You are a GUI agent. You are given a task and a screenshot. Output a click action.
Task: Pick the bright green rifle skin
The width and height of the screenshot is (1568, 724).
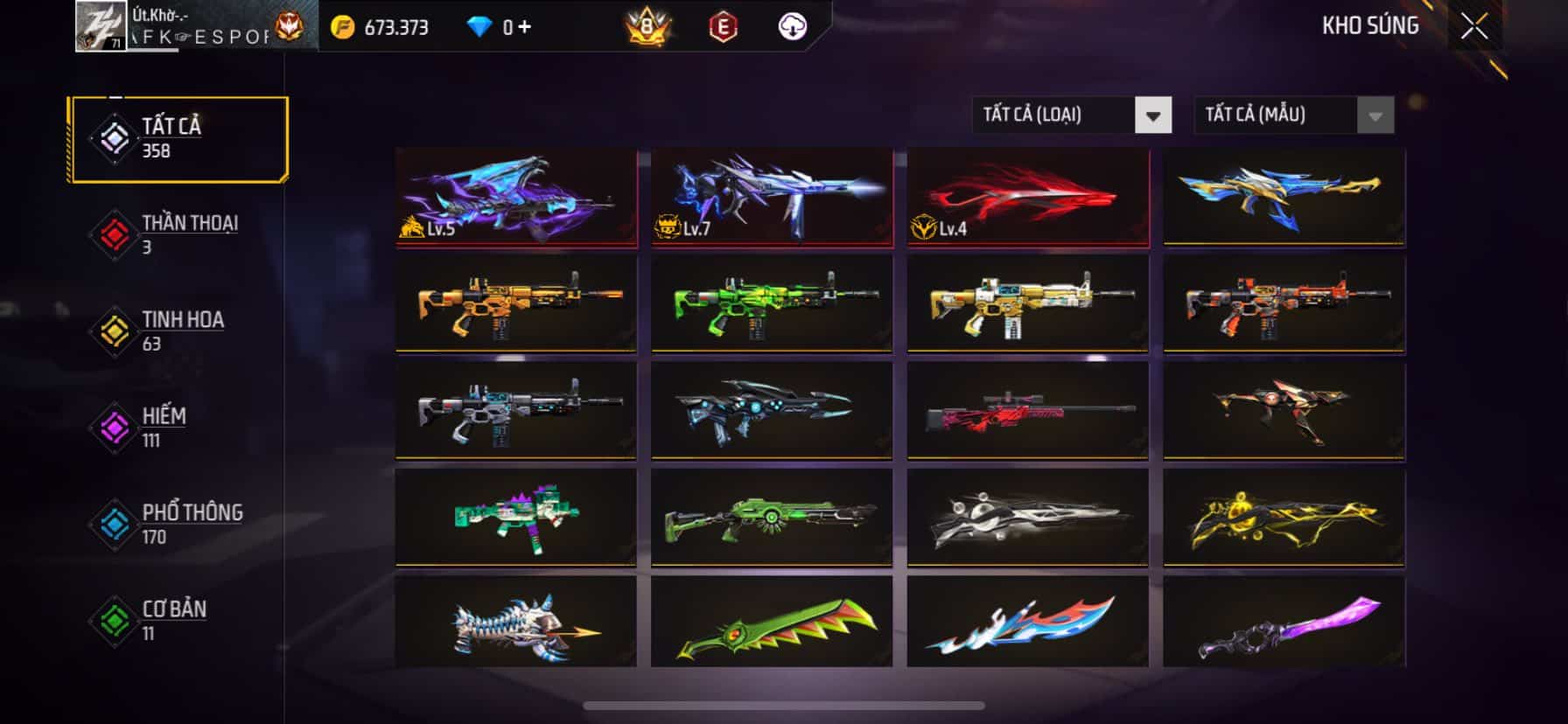[x=772, y=303]
